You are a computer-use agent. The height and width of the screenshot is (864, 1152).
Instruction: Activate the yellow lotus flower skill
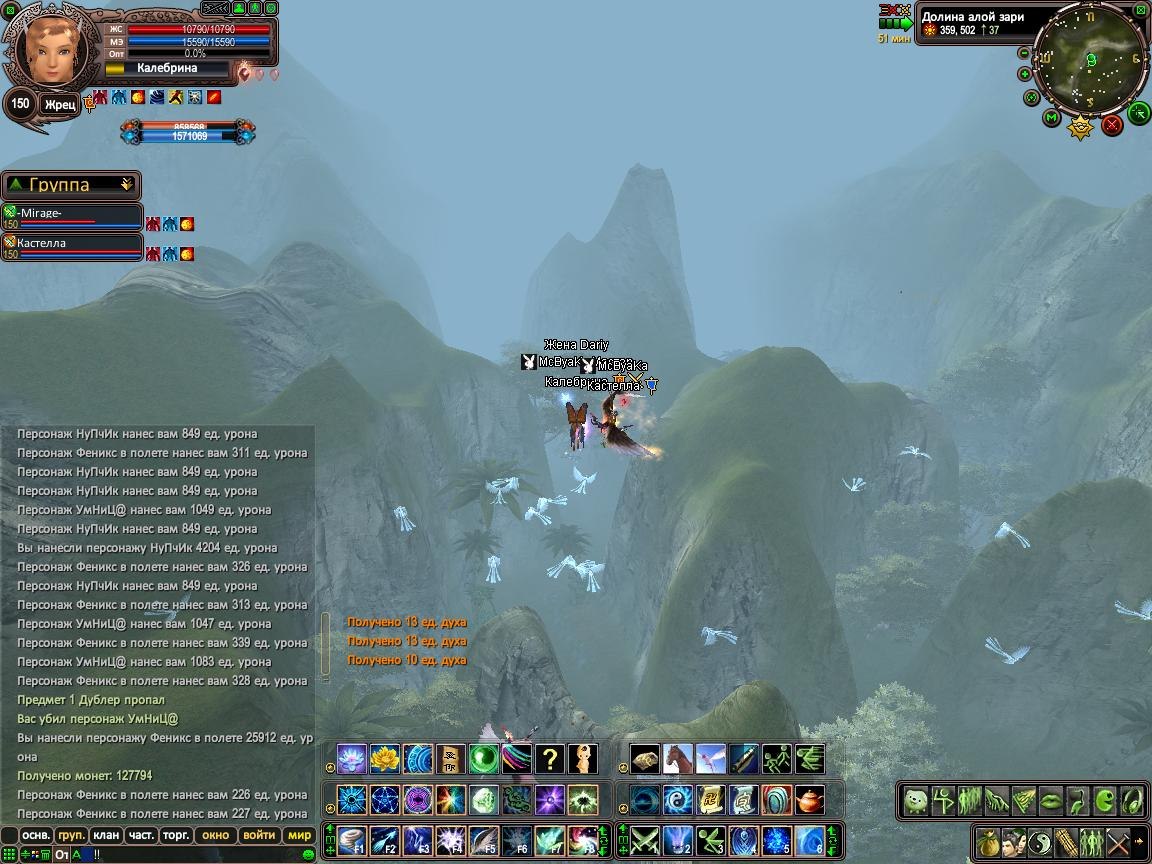[x=385, y=759]
